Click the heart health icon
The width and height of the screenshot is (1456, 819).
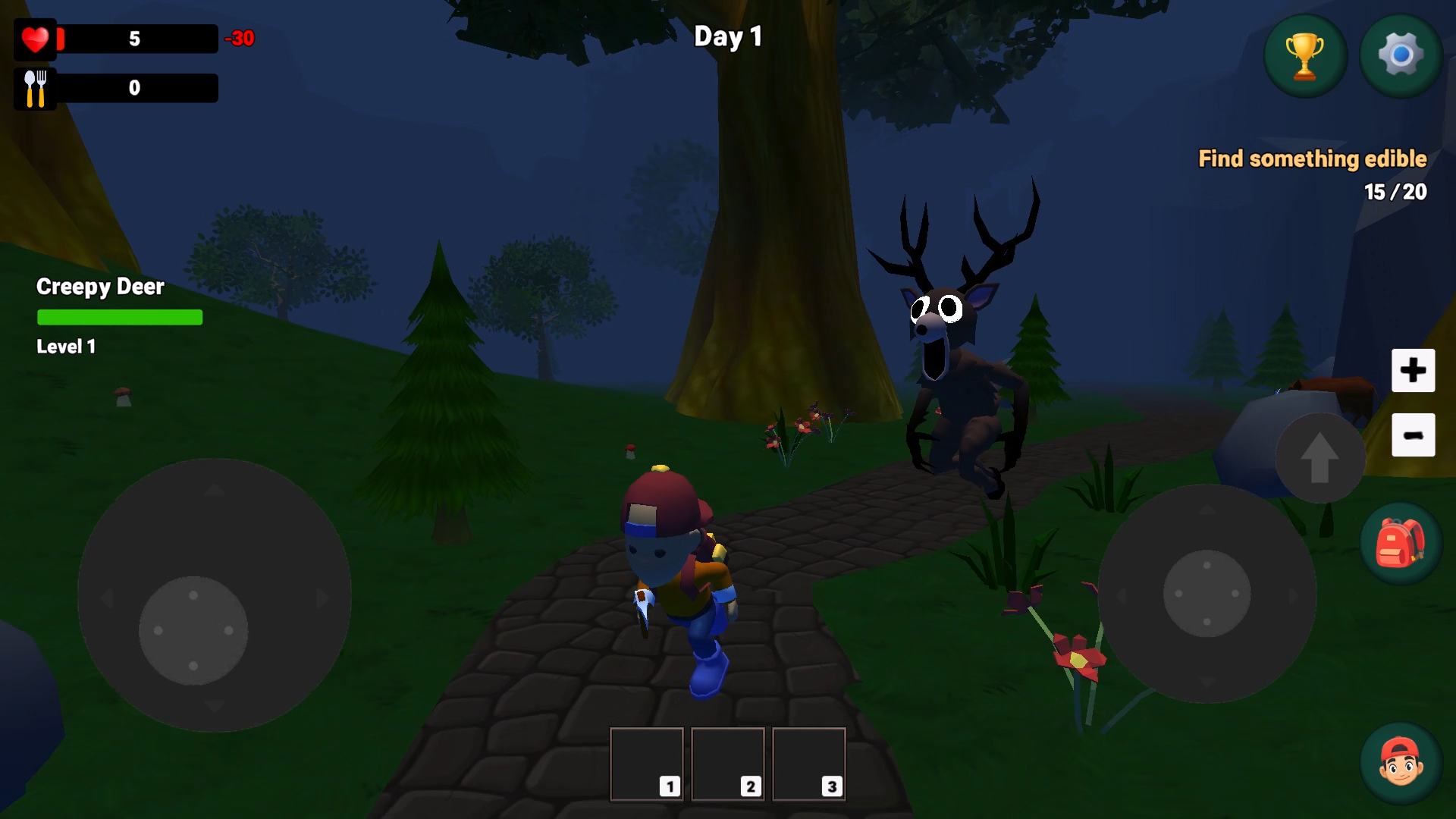pyautogui.click(x=35, y=39)
